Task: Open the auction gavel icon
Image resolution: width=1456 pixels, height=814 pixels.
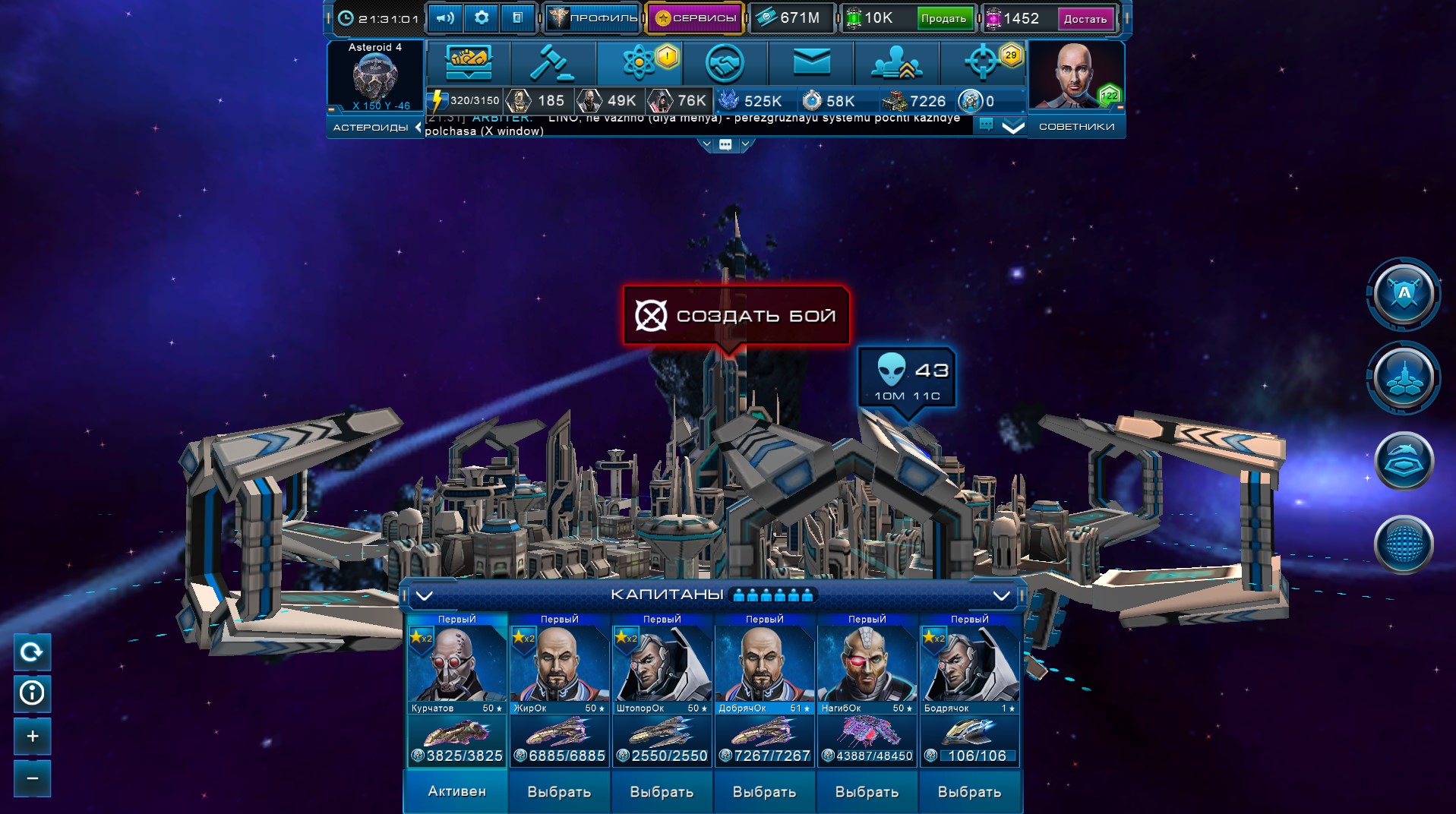Action: [552, 63]
